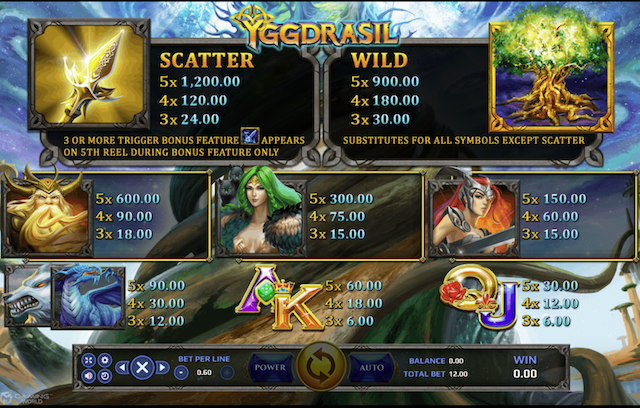Close the paytable with the X button
The width and height of the screenshot is (640, 408).
pyautogui.click(x=141, y=367)
